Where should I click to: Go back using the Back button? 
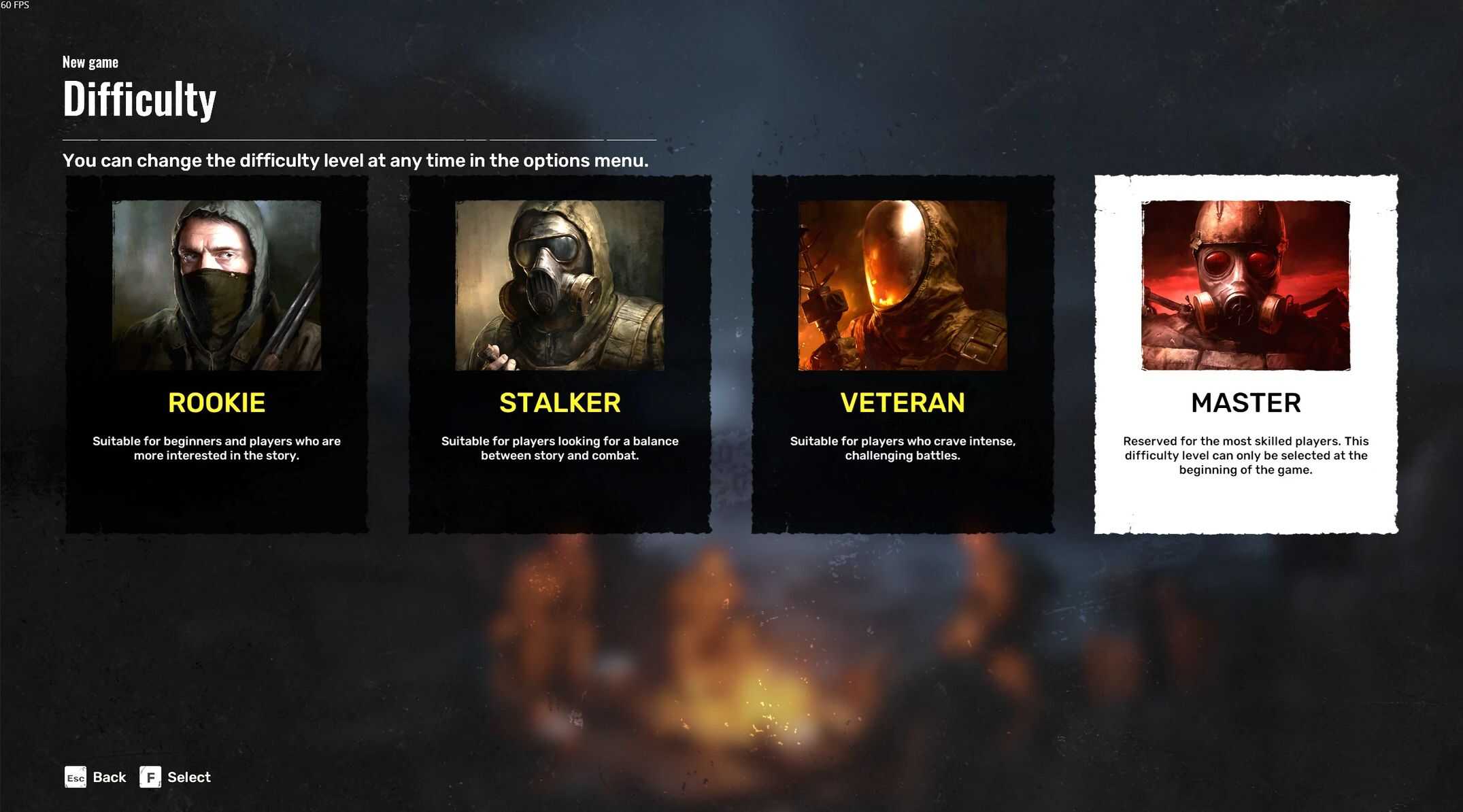(96, 777)
